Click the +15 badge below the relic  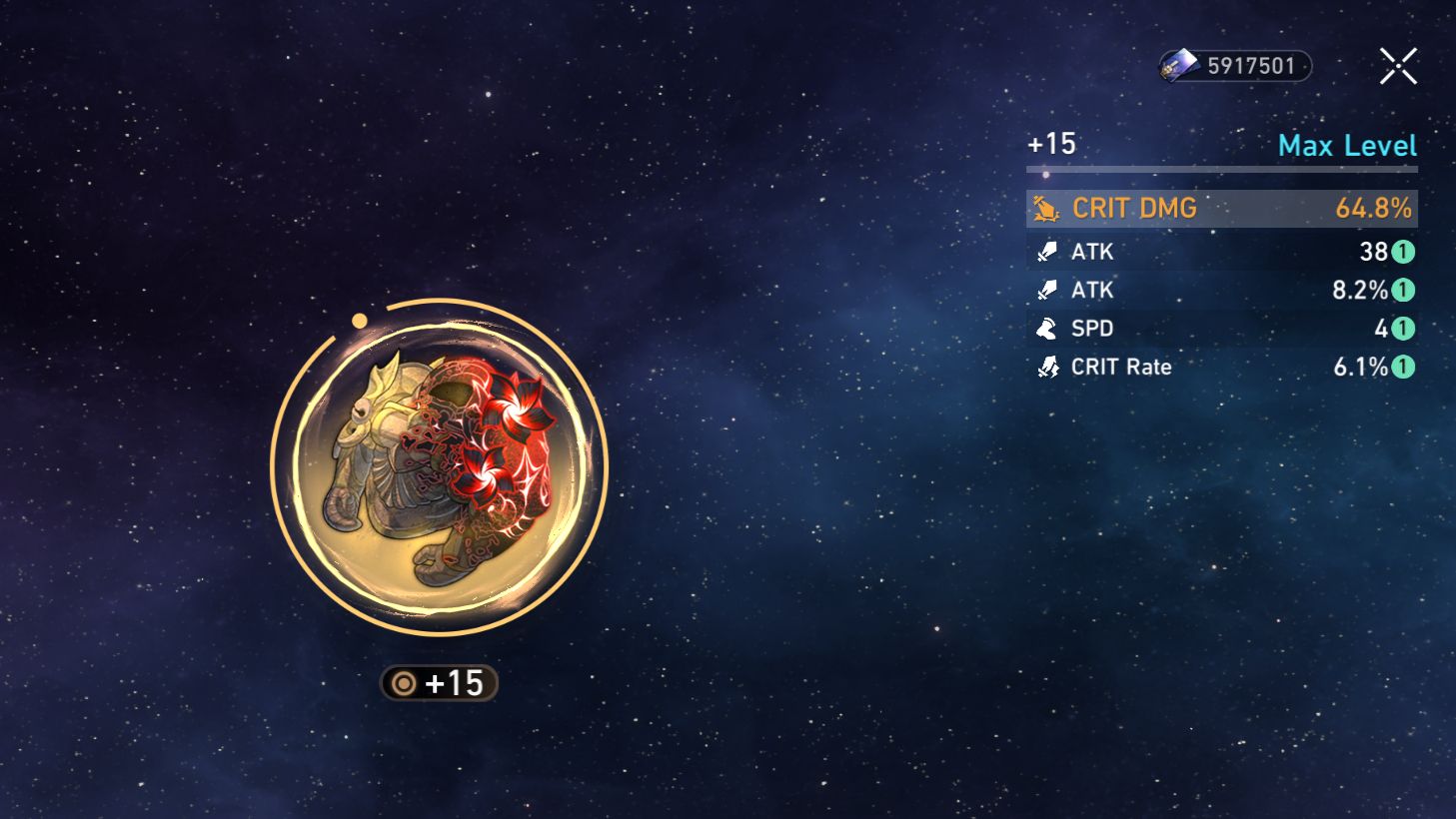[440, 685]
